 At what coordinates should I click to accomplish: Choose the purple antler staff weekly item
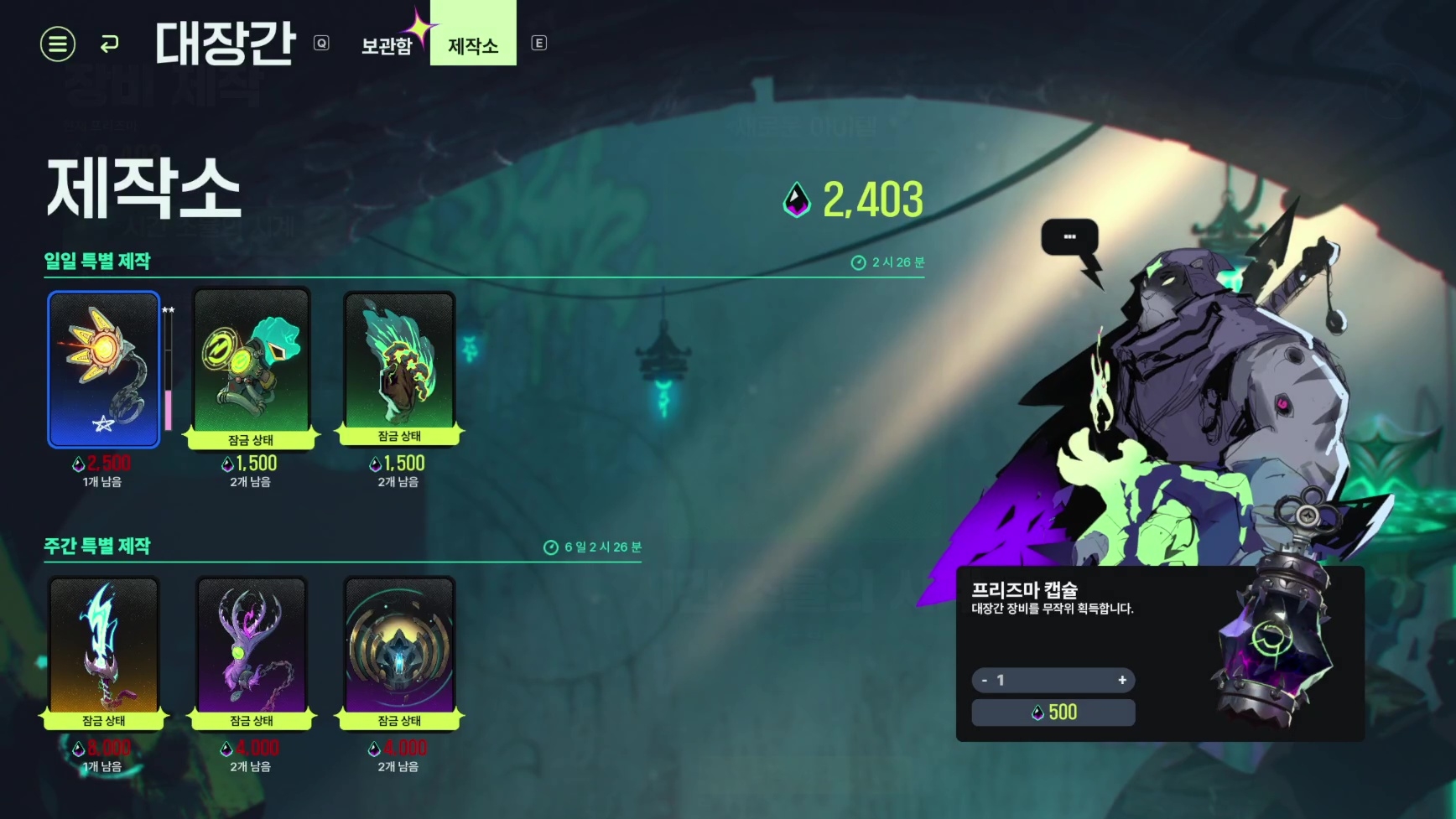pos(252,647)
